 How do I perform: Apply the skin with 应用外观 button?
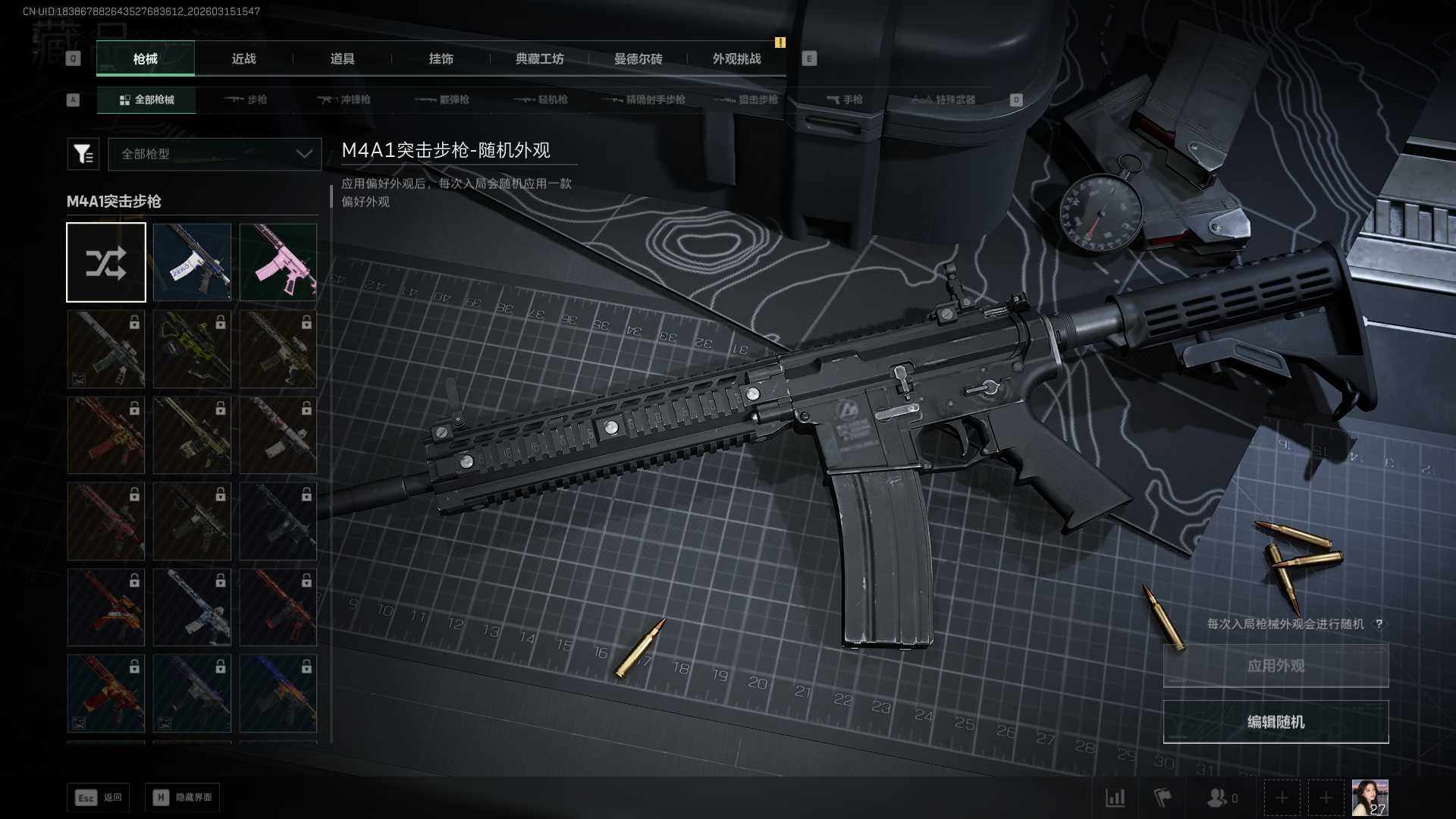pos(1276,666)
